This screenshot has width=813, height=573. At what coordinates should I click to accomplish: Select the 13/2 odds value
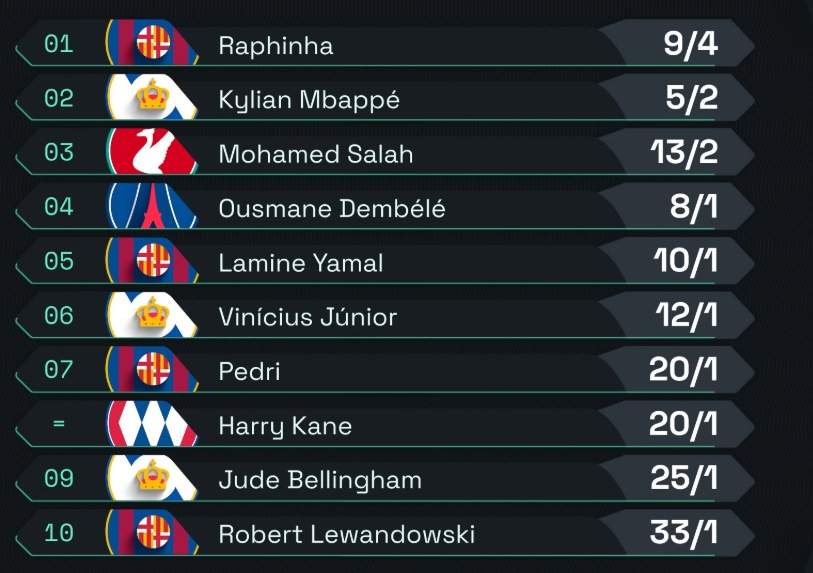point(683,153)
